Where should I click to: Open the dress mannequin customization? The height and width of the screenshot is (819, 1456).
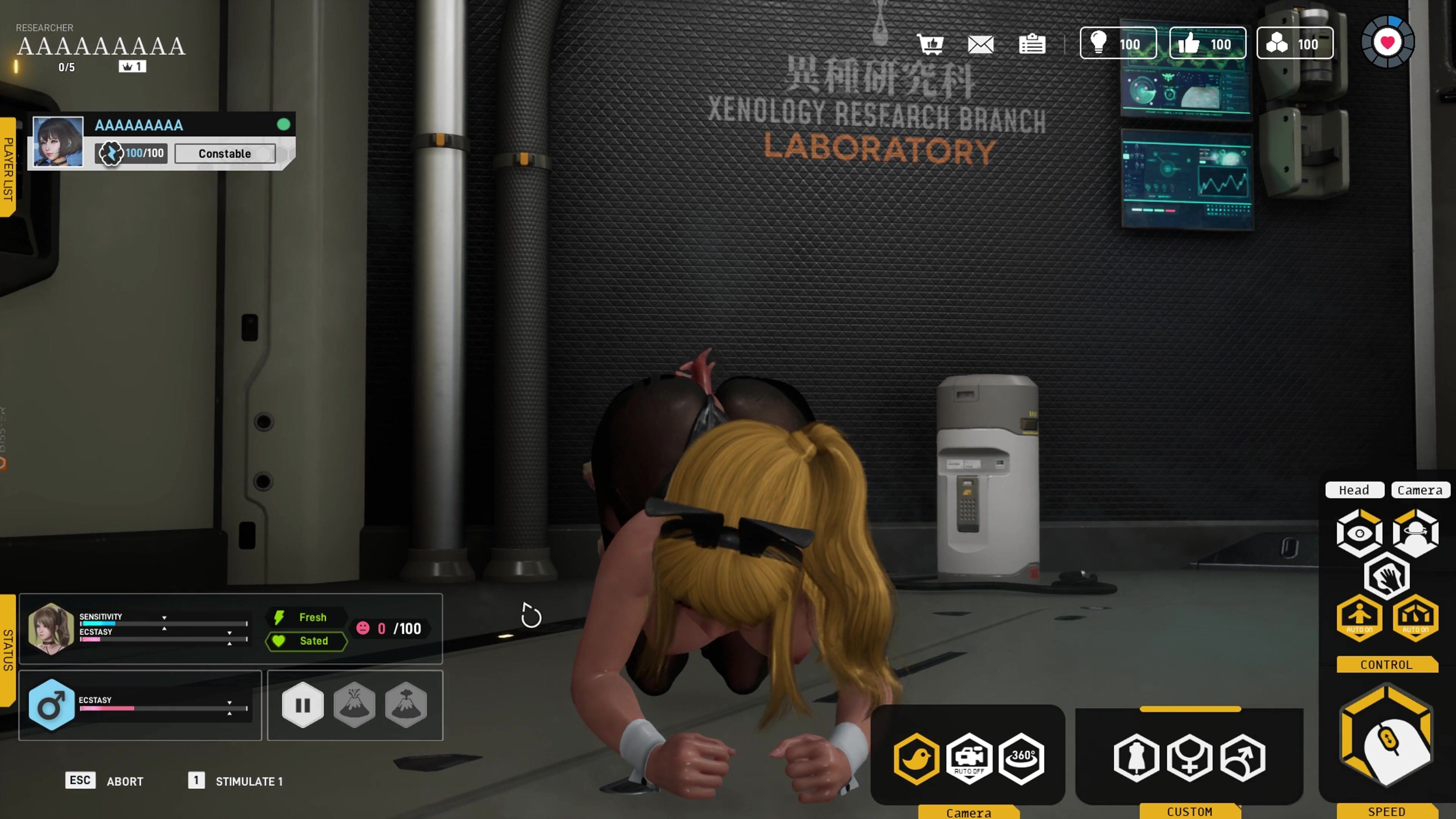pyautogui.click(x=1137, y=758)
